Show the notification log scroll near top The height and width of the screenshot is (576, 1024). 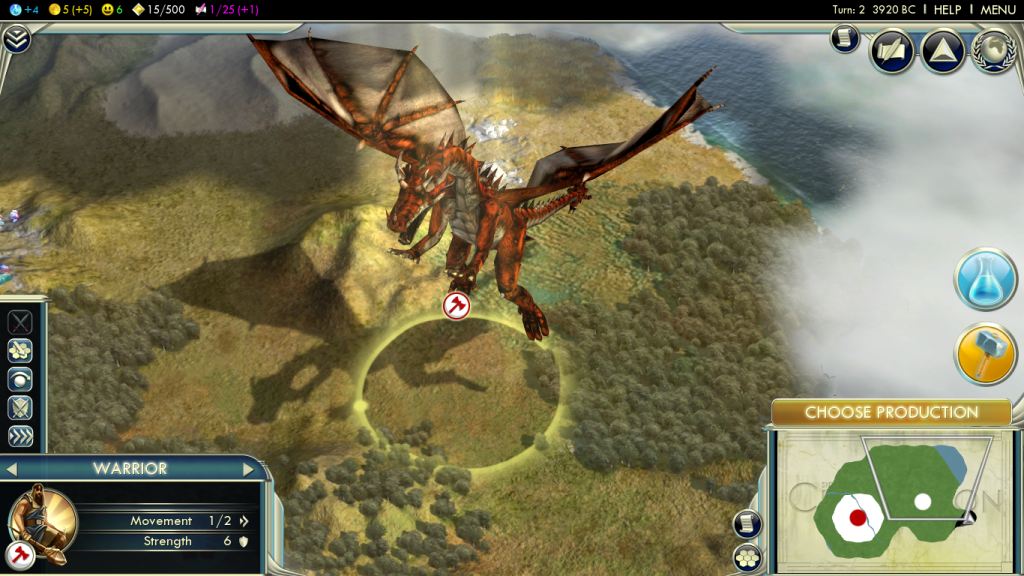coord(845,39)
